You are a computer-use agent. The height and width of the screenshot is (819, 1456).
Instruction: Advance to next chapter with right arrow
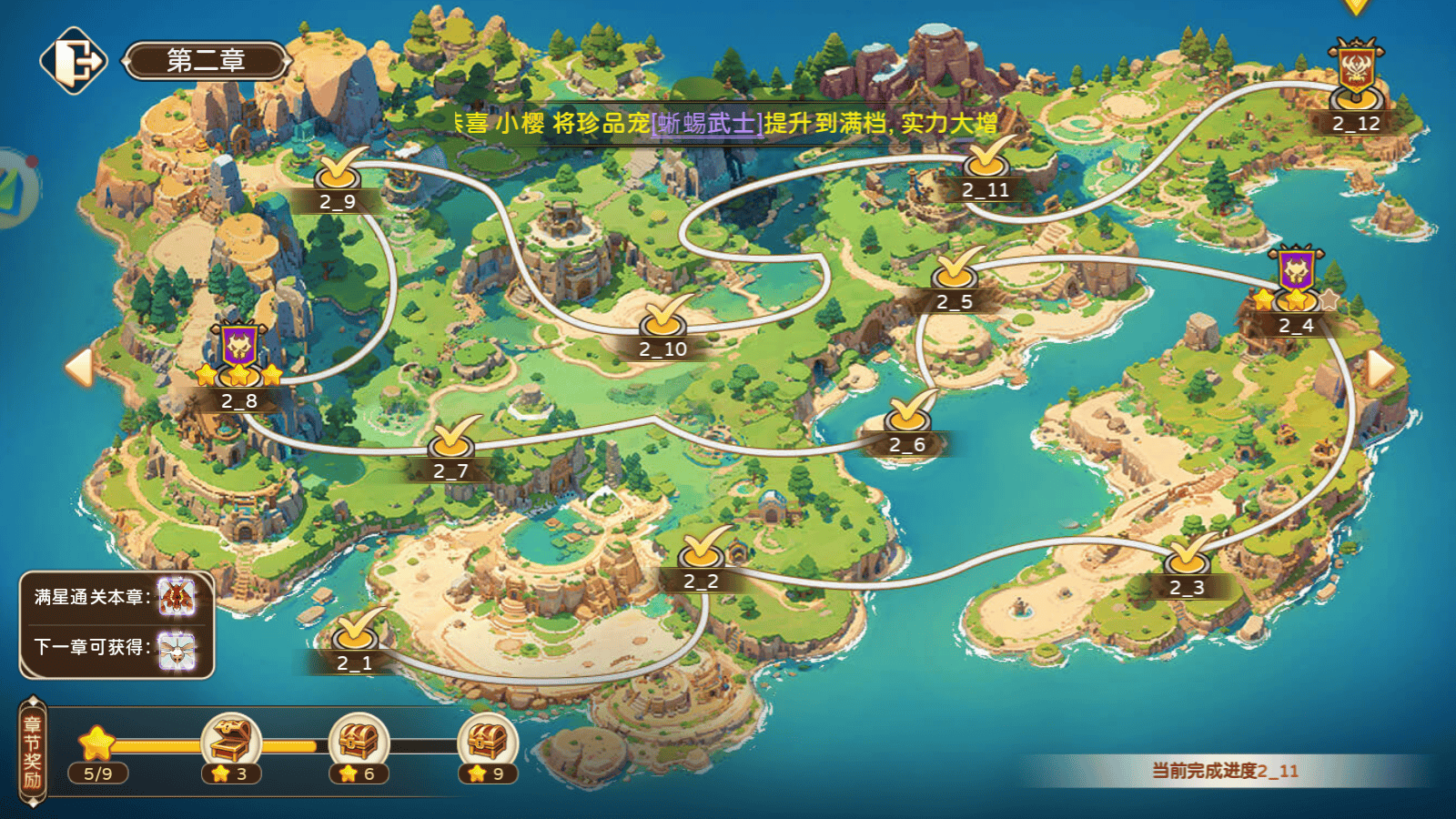[1380, 369]
